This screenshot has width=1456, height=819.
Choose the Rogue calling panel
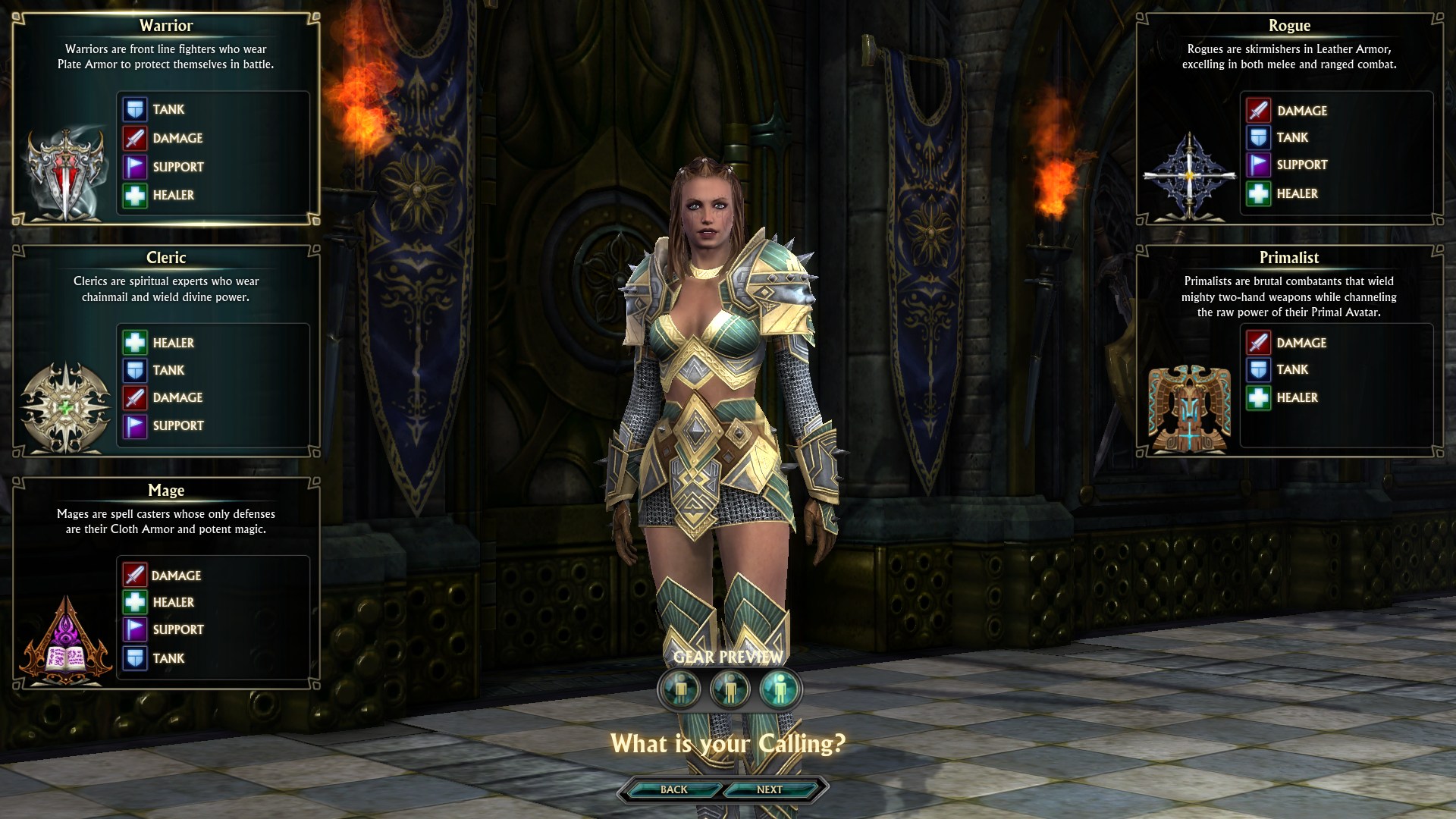pos(1289,119)
